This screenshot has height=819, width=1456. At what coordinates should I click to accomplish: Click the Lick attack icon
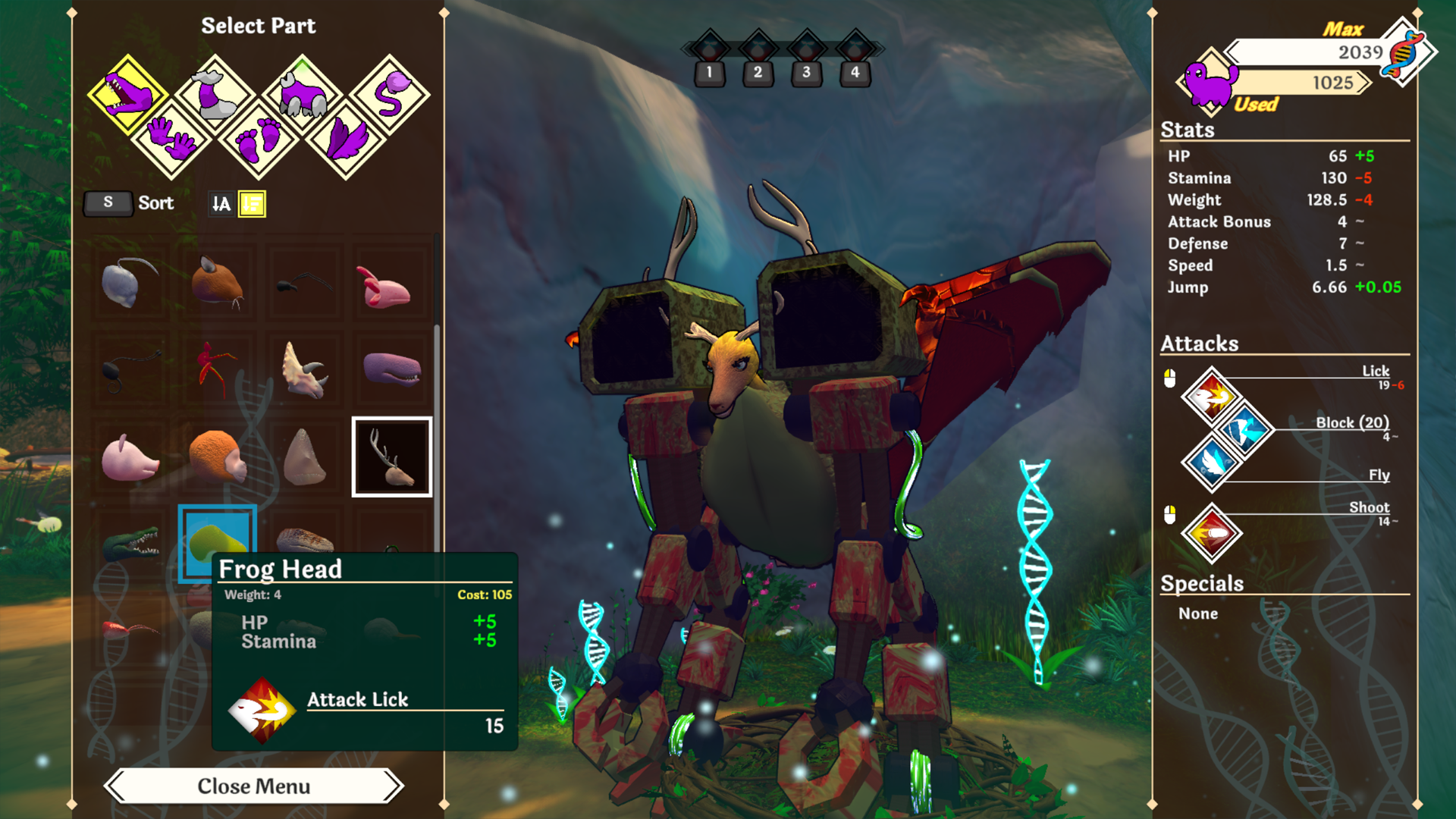[x=1211, y=395]
